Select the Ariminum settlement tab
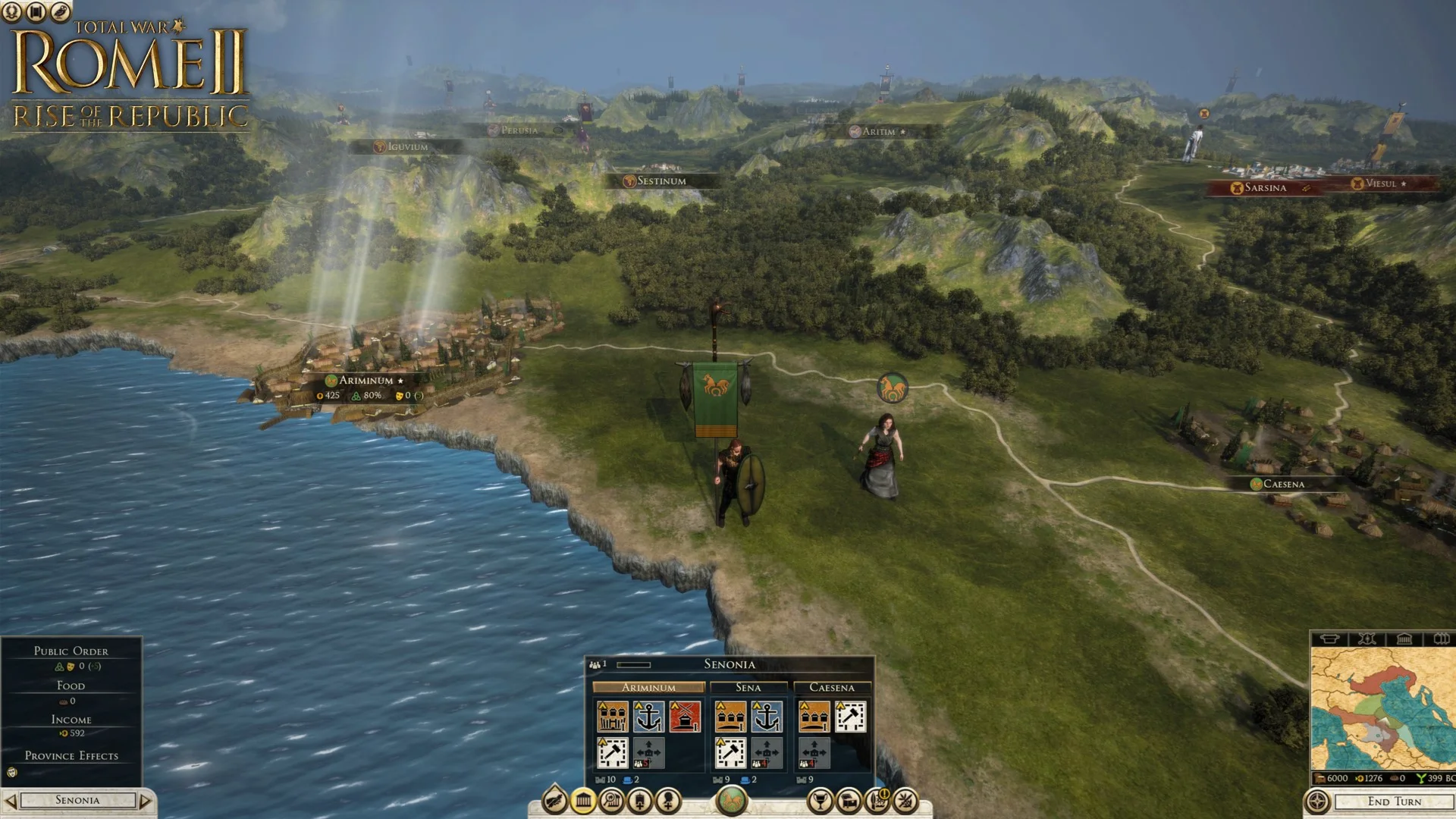This screenshot has height=819, width=1456. coord(648,688)
